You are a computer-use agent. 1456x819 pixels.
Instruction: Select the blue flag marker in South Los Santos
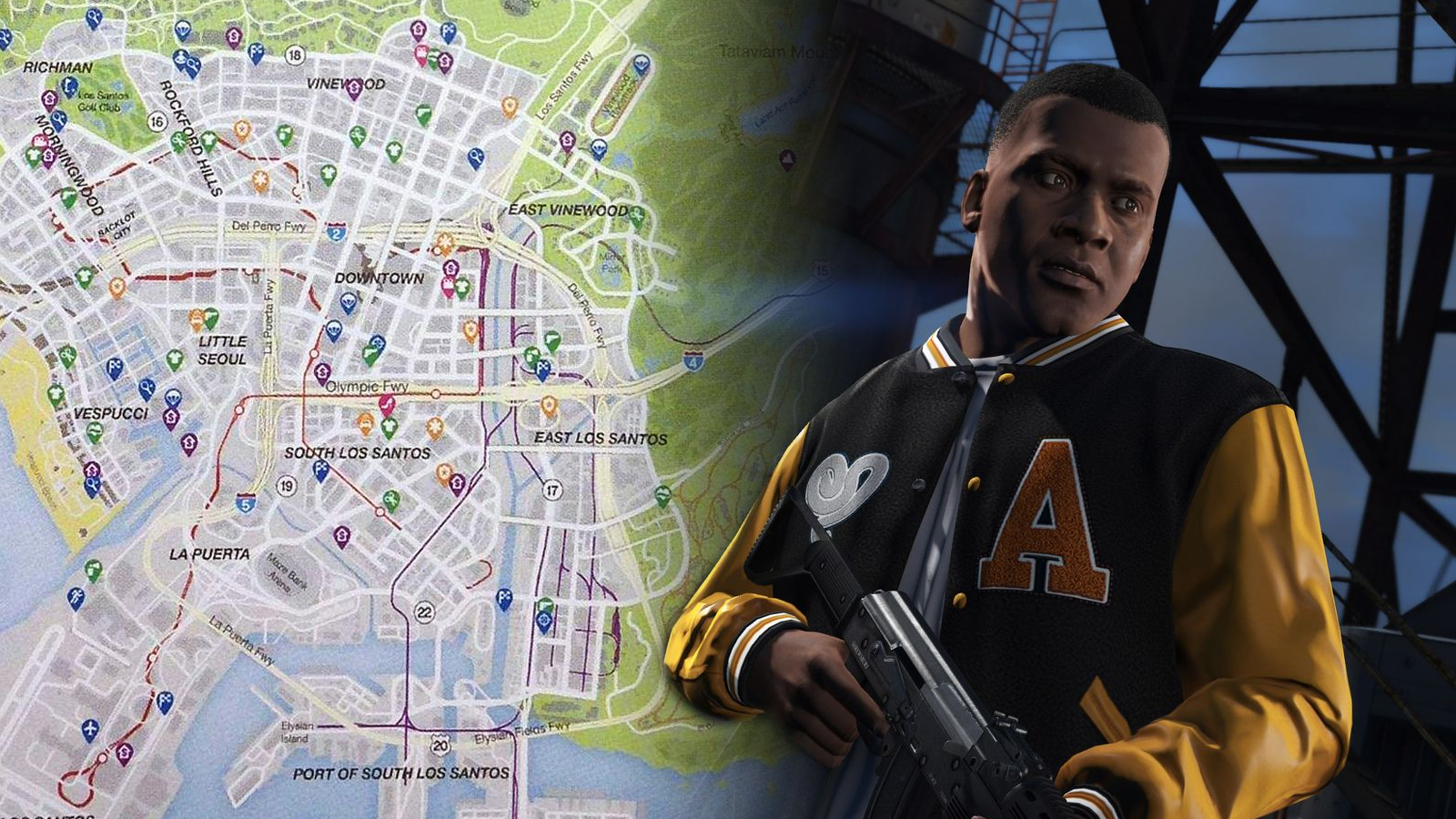point(319,470)
